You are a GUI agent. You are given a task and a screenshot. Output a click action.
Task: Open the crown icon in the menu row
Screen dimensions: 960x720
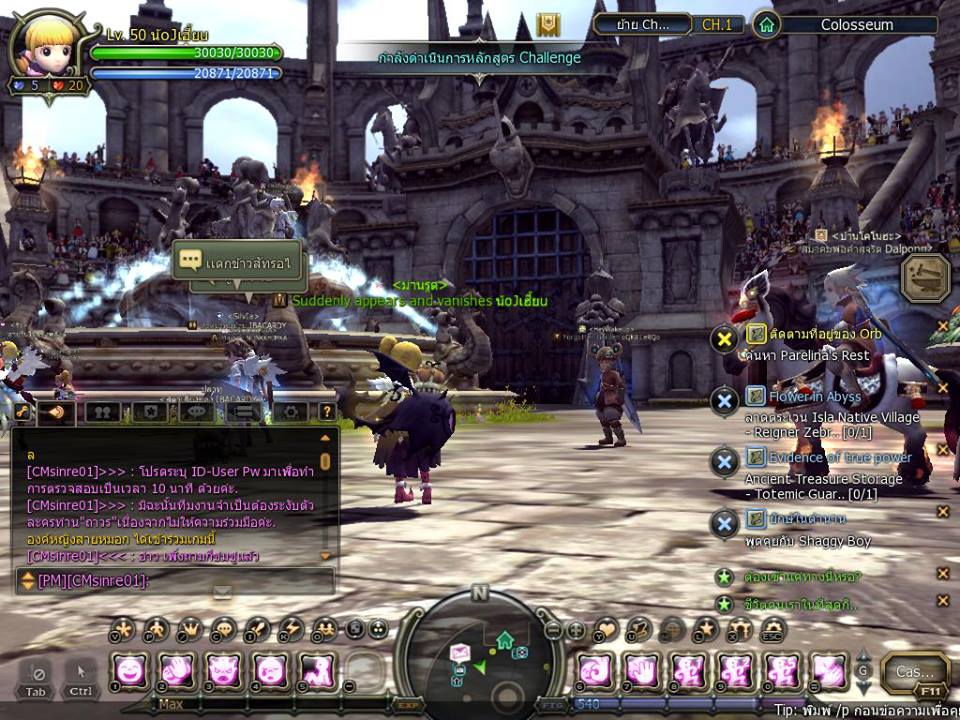190,630
